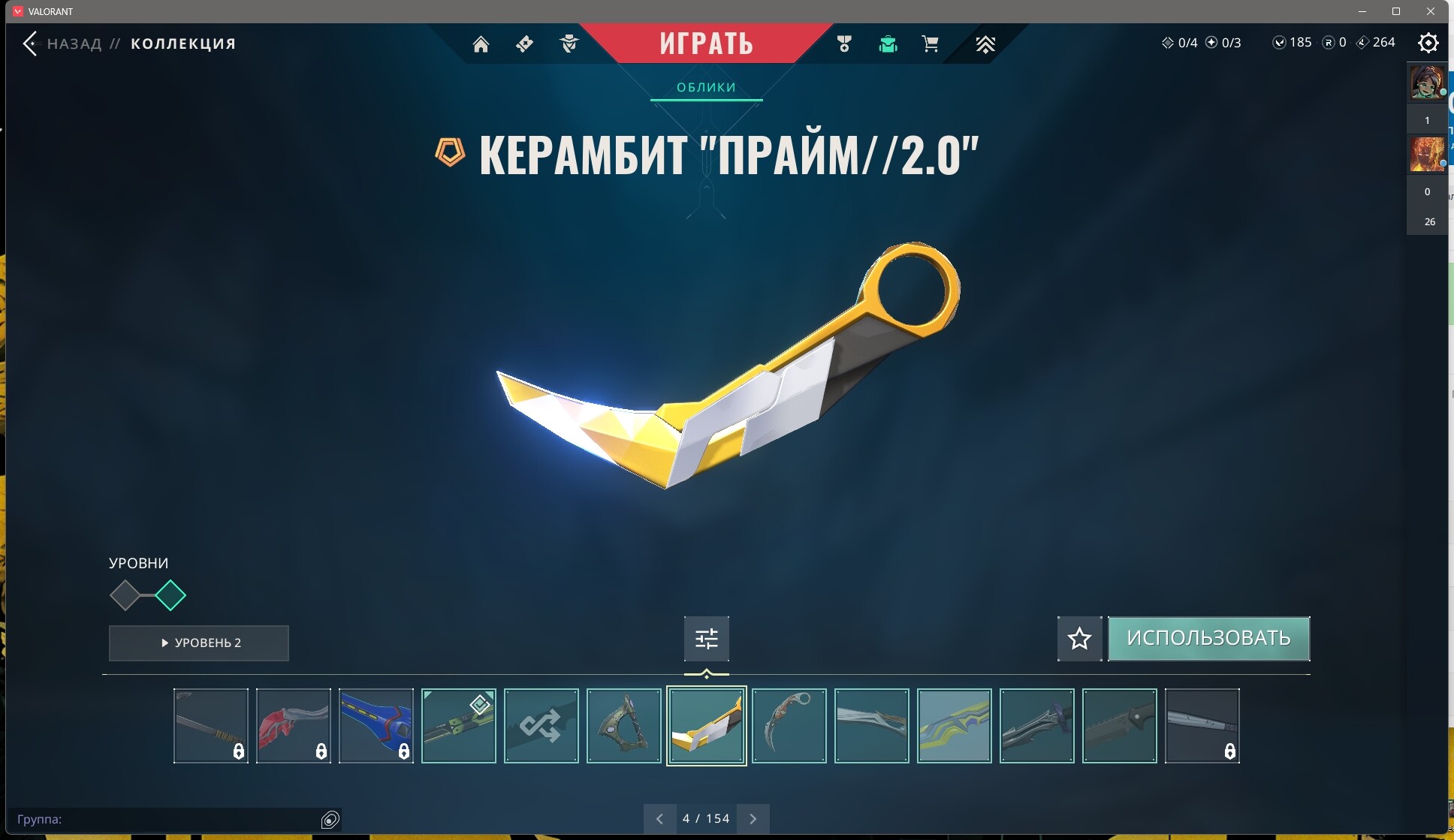This screenshot has height=840, width=1454.
Task: Select the second level diamond node
Action: point(171,595)
